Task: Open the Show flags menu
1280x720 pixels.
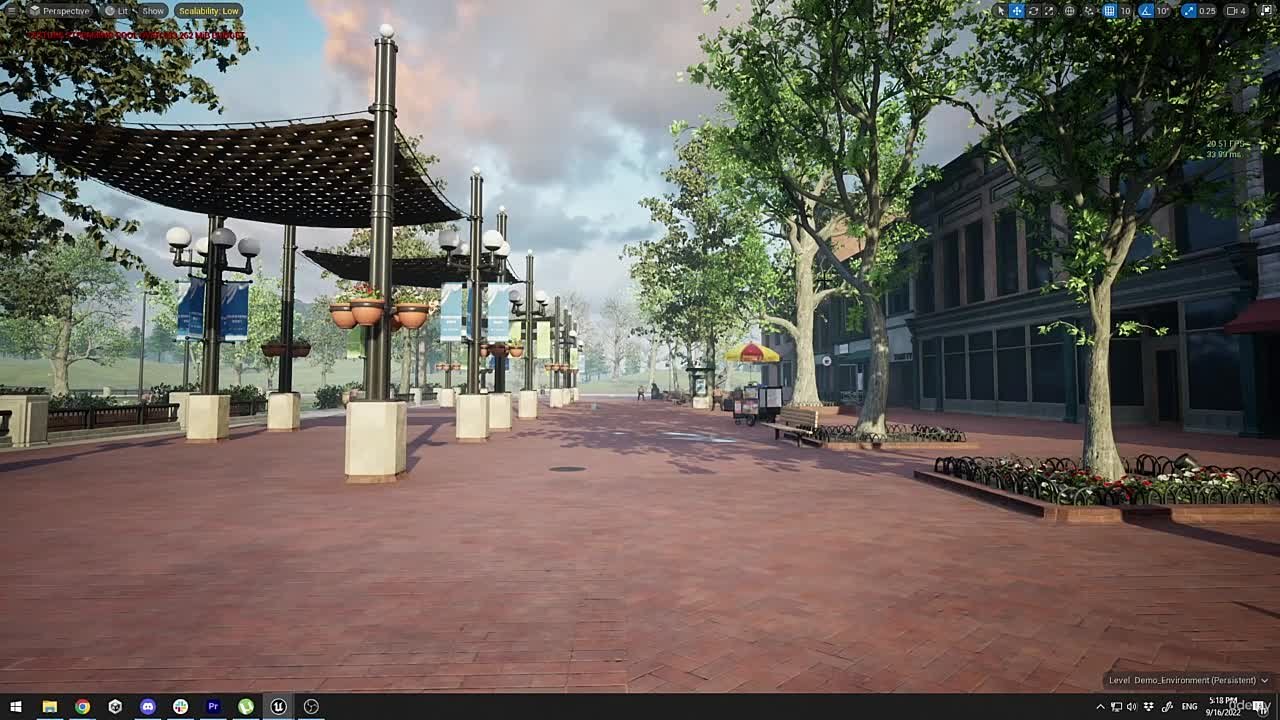Action: [x=152, y=10]
